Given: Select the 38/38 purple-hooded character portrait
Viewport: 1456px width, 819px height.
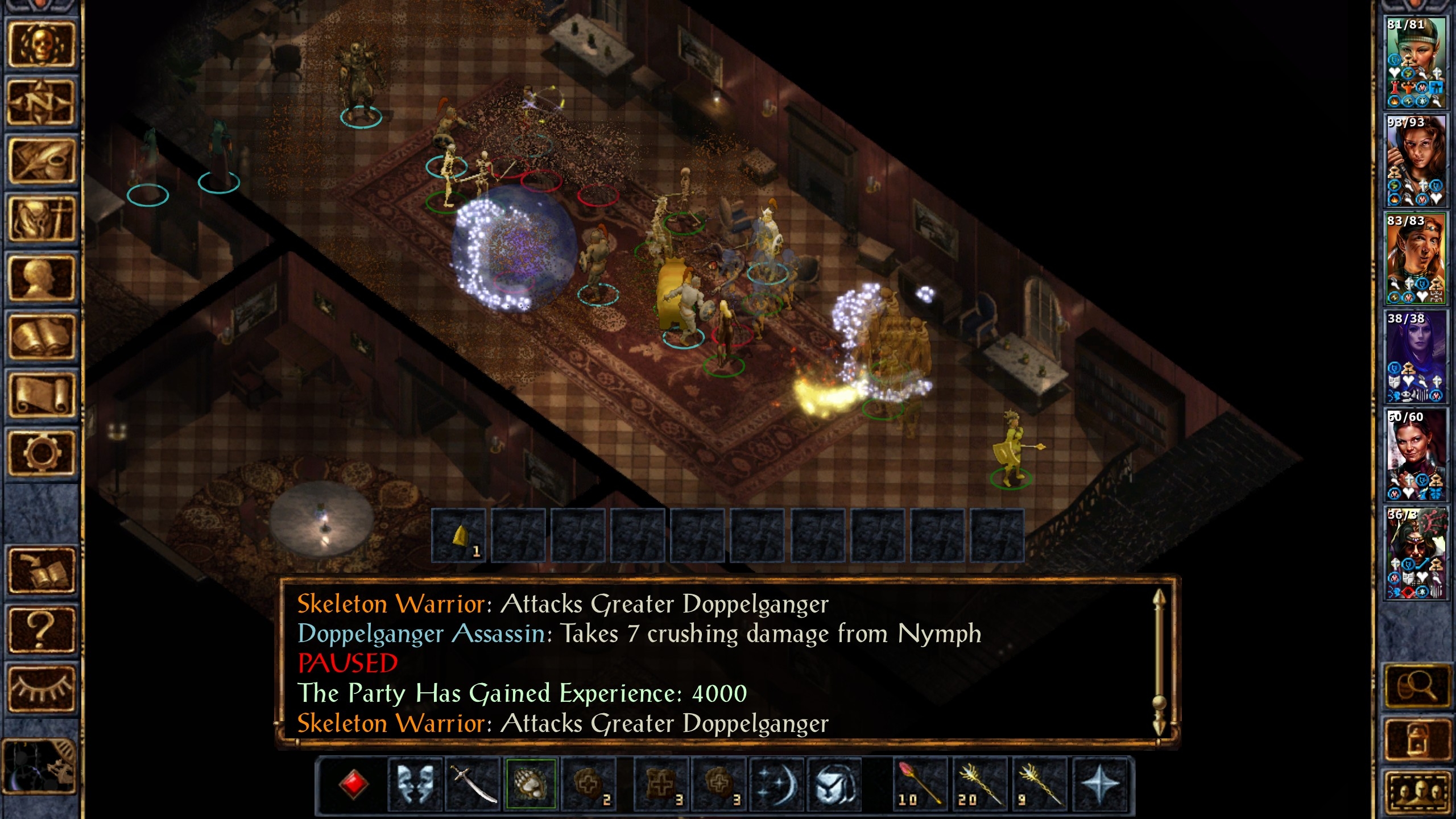Looking at the screenshot, I should [1414, 357].
